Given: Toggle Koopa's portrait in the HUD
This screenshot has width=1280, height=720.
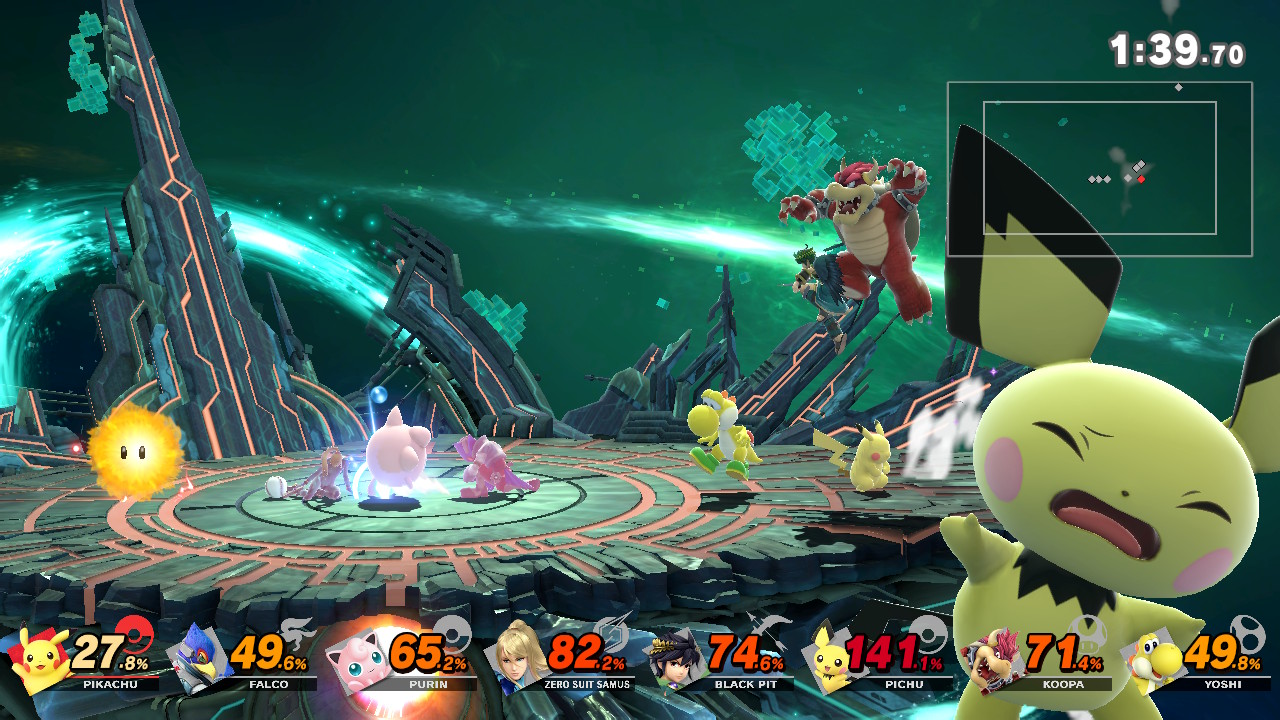Looking at the screenshot, I should click(990, 663).
